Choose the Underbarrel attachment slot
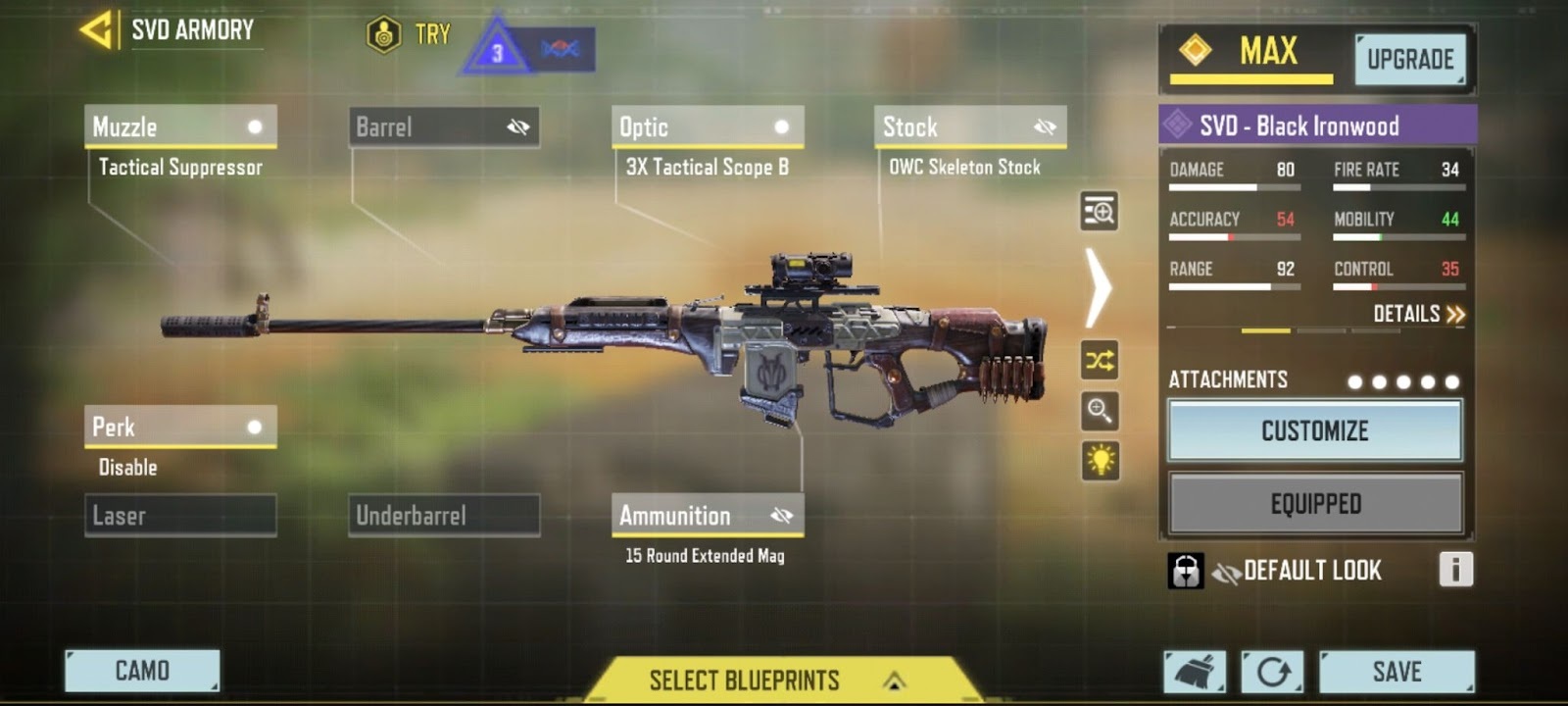The width and height of the screenshot is (1568, 706). tap(444, 516)
